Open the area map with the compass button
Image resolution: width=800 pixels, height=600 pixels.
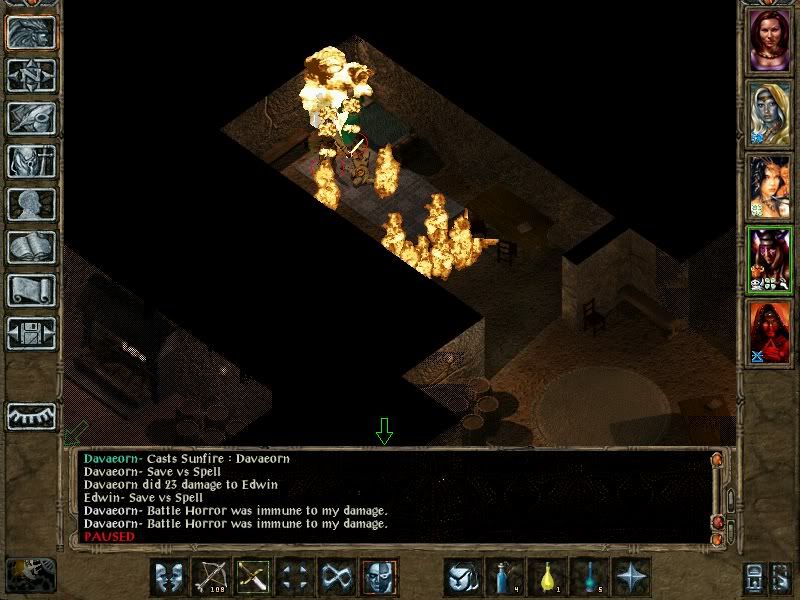point(31,75)
